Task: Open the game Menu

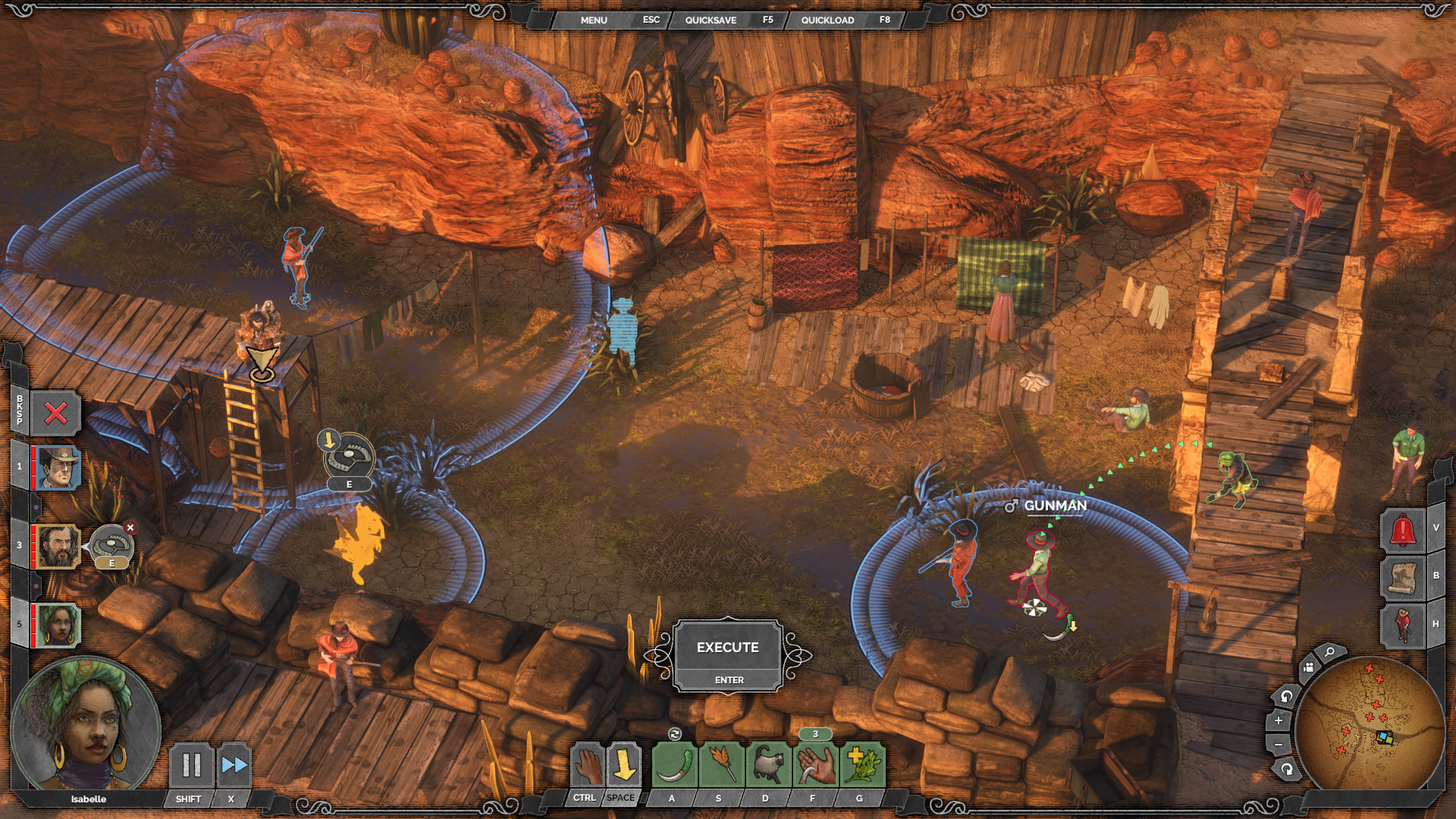Action: 595,20
